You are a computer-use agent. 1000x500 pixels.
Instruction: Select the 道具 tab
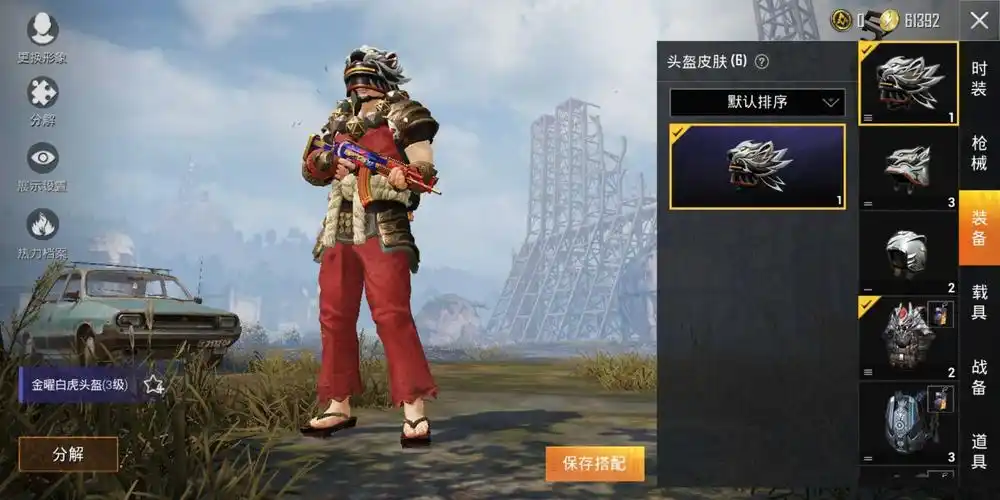(979, 452)
